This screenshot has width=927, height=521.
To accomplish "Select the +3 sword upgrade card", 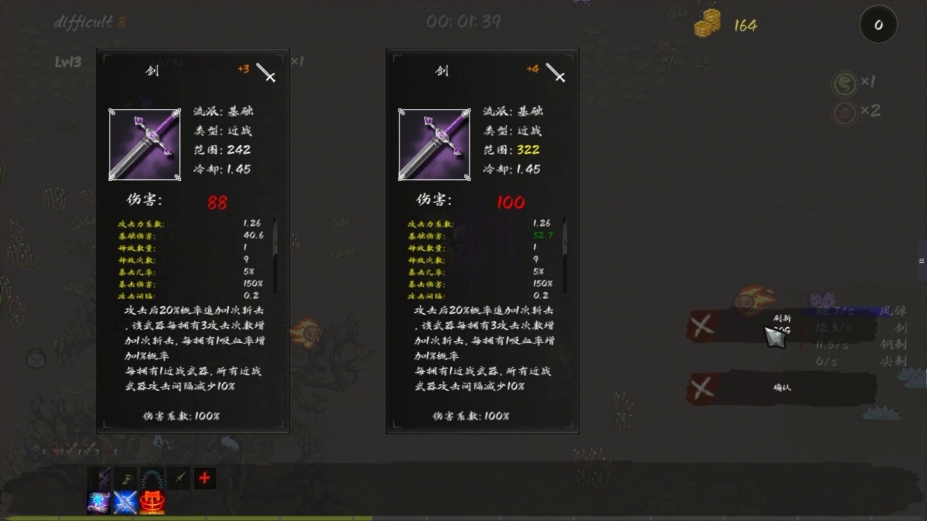I will click(192, 240).
